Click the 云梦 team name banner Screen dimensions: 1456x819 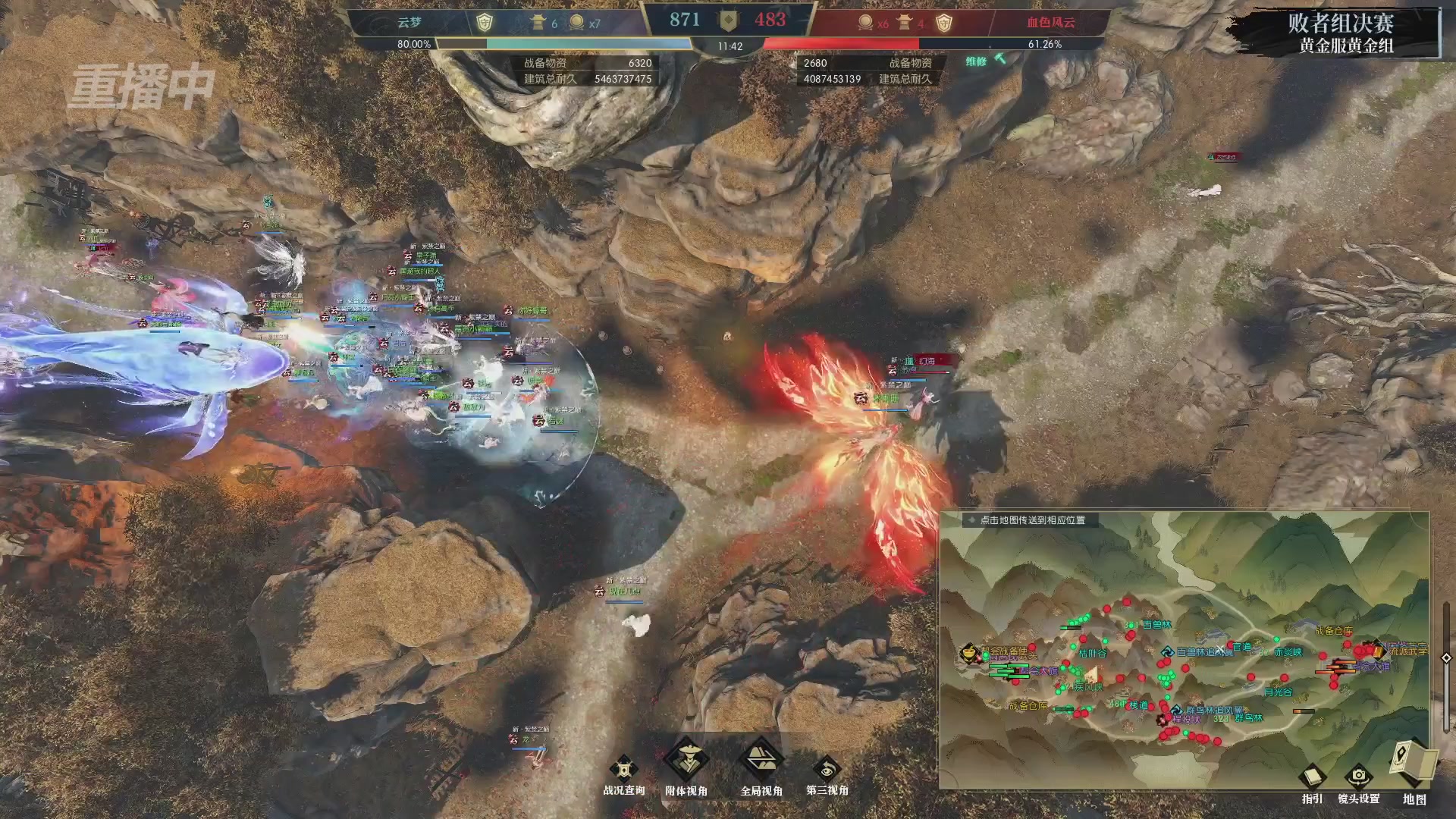tap(409, 23)
